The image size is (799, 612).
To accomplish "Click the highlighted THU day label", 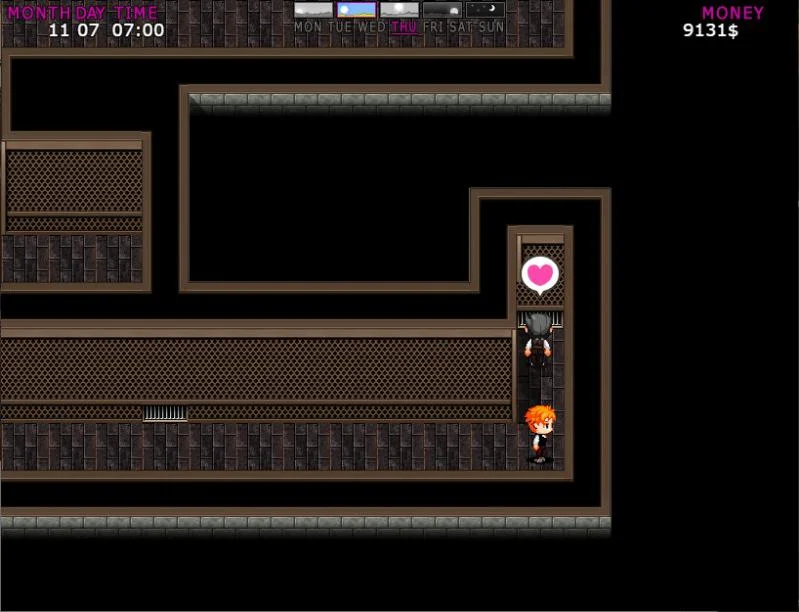I will tap(404, 27).
